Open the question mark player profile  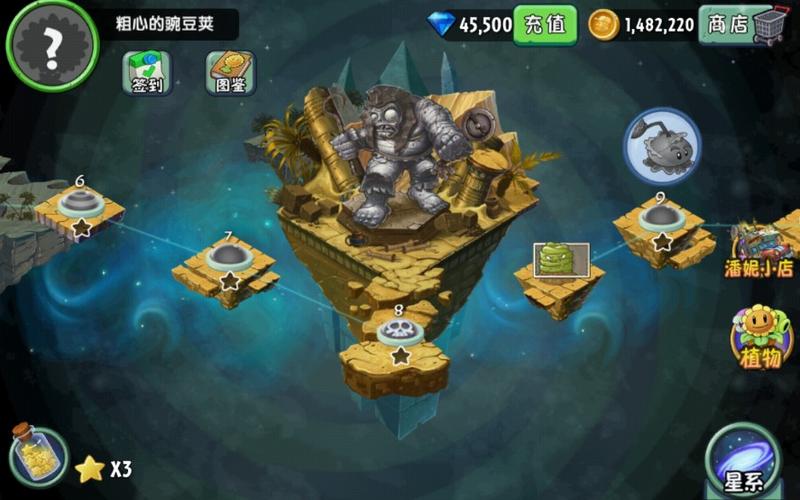52,44
